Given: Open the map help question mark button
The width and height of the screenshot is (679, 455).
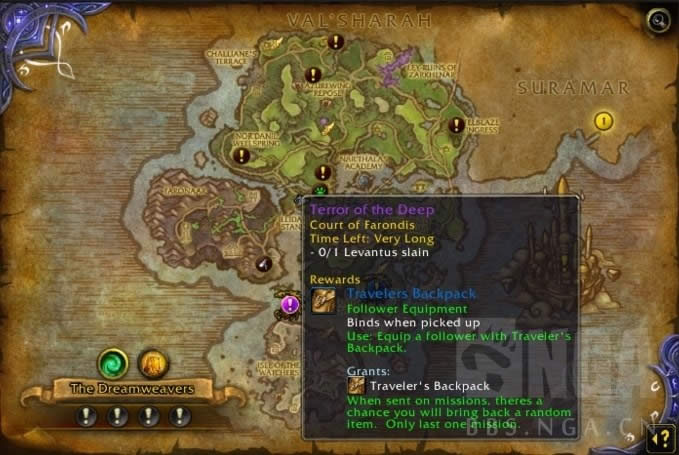Looking at the screenshot, I should (x=659, y=436).
